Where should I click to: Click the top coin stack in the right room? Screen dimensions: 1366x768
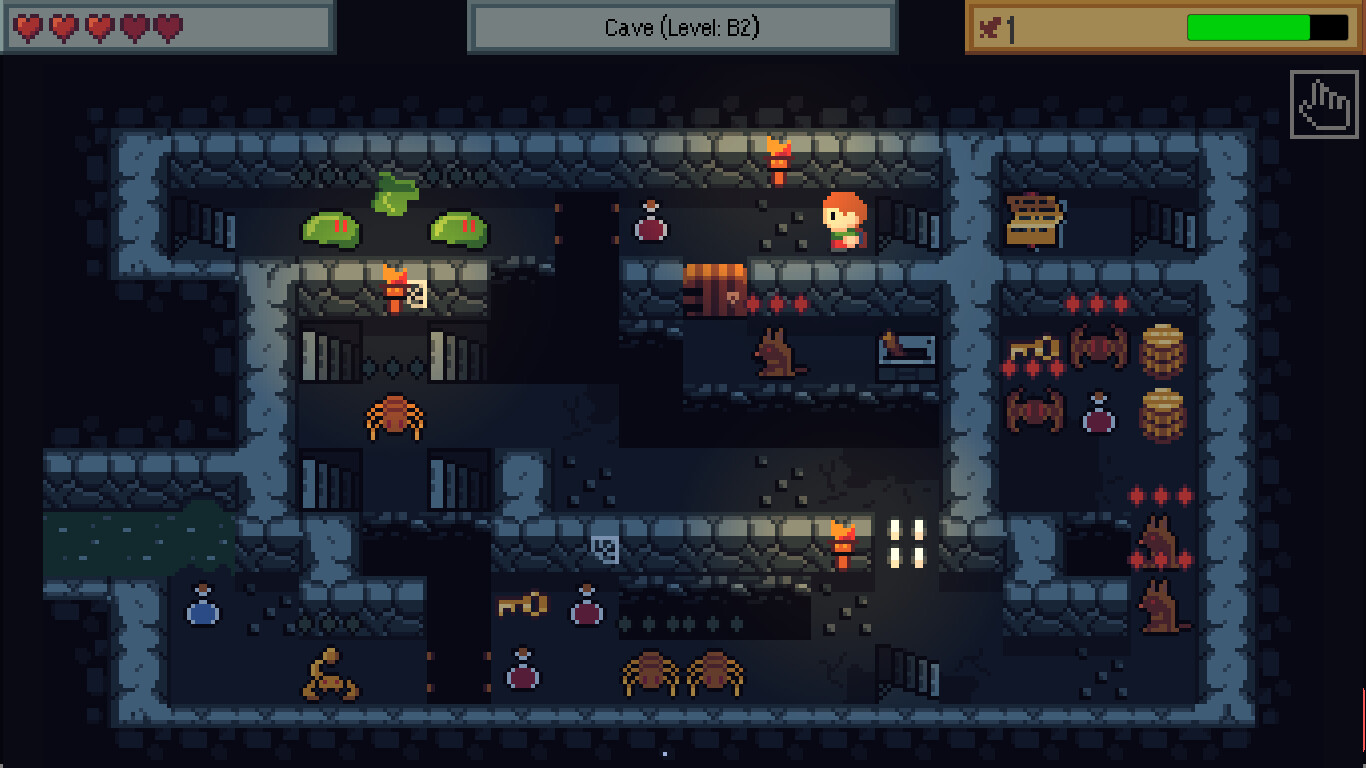coord(1160,352)
